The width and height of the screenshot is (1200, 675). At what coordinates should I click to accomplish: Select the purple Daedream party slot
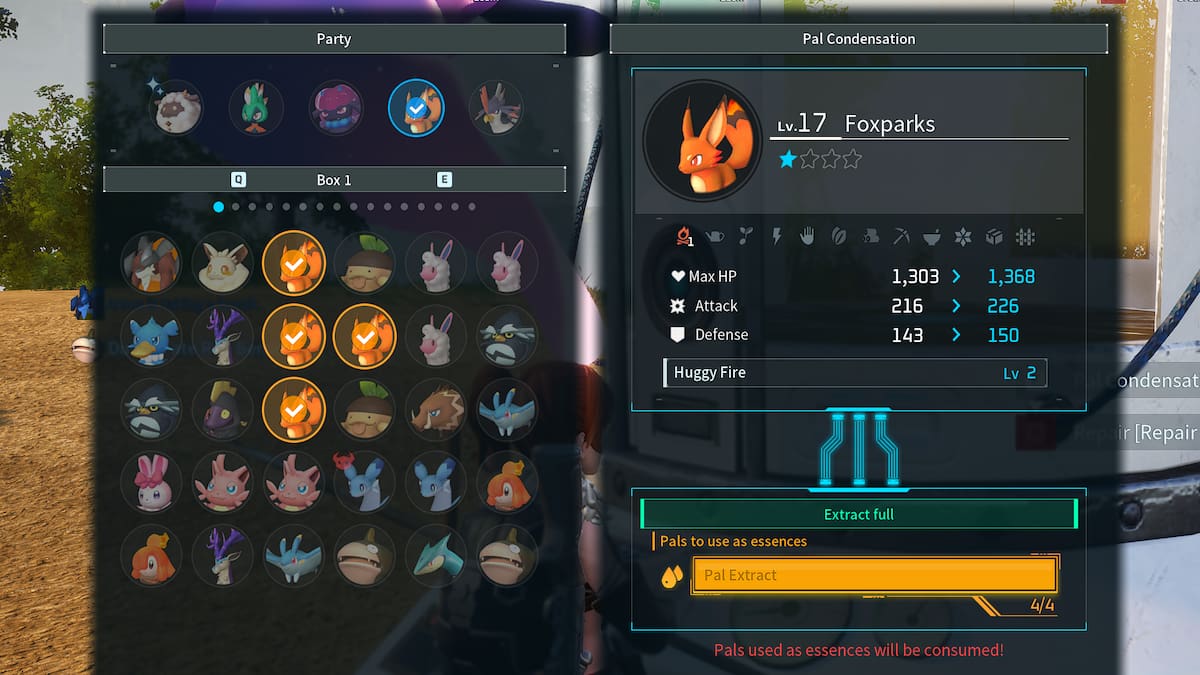[x=336, y=108]
